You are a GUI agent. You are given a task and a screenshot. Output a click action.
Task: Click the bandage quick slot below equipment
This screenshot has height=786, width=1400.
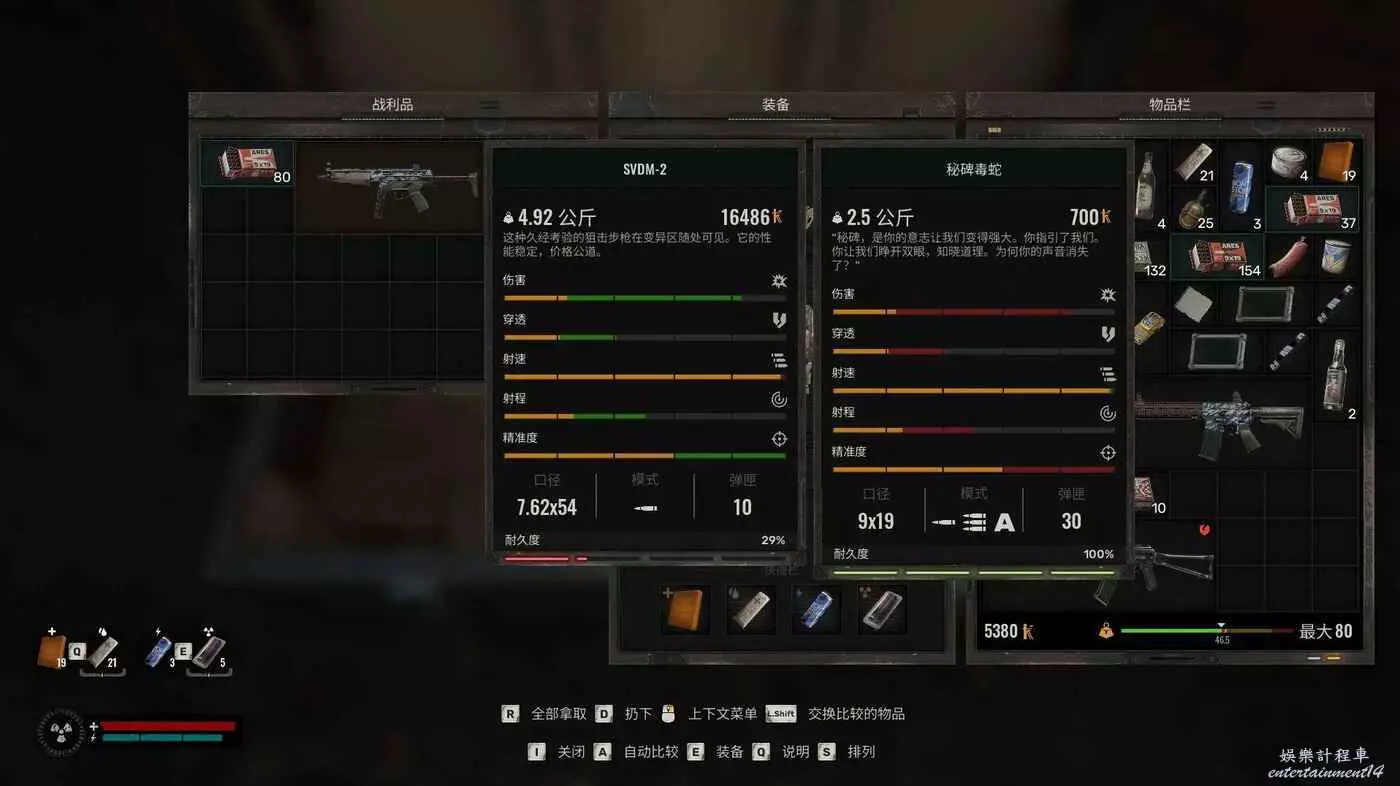[750, 609]
